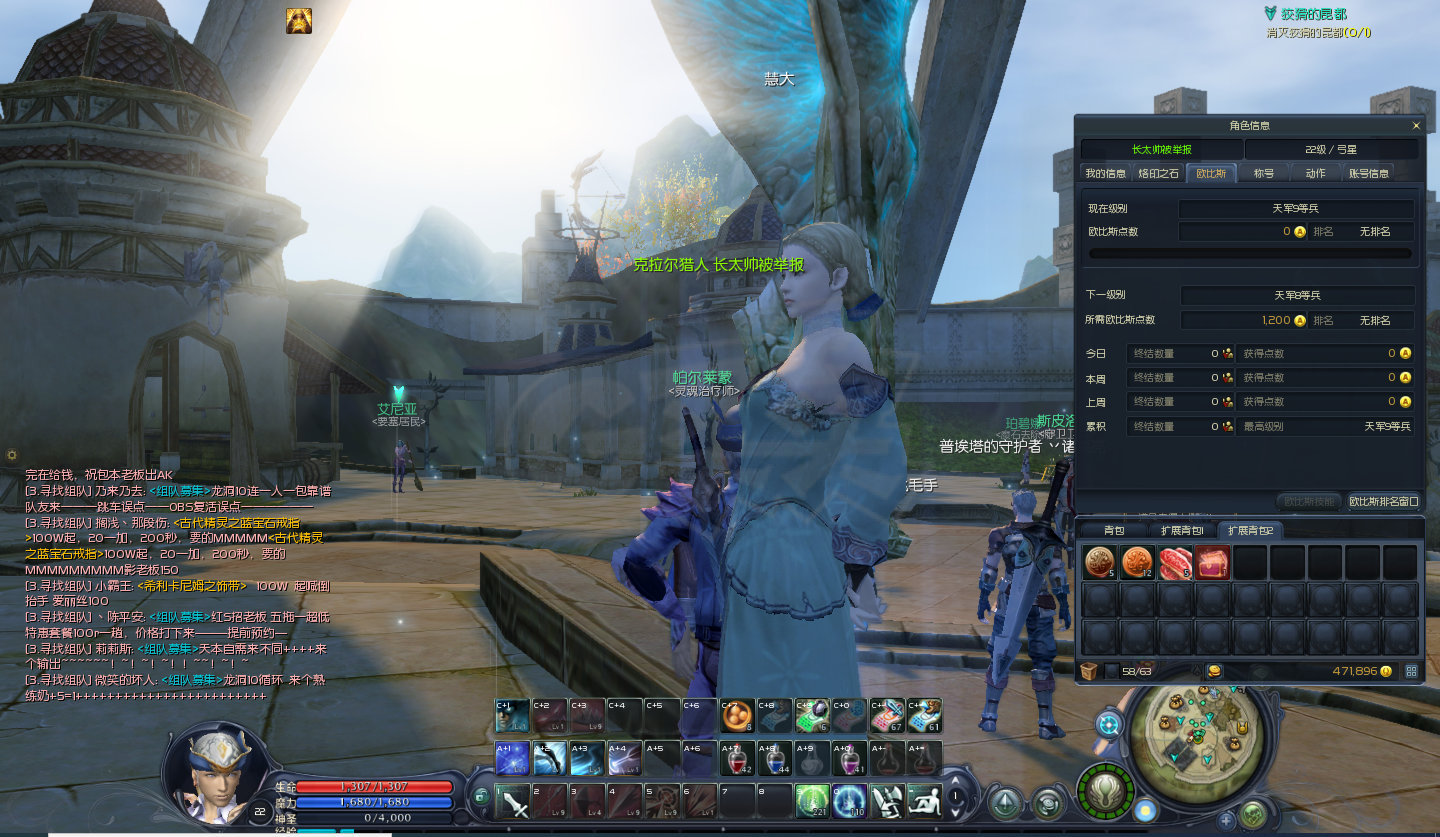Open the 欧比斯排名窗口 ranking button
The image size is (1440, 837).
point(1383,501)
